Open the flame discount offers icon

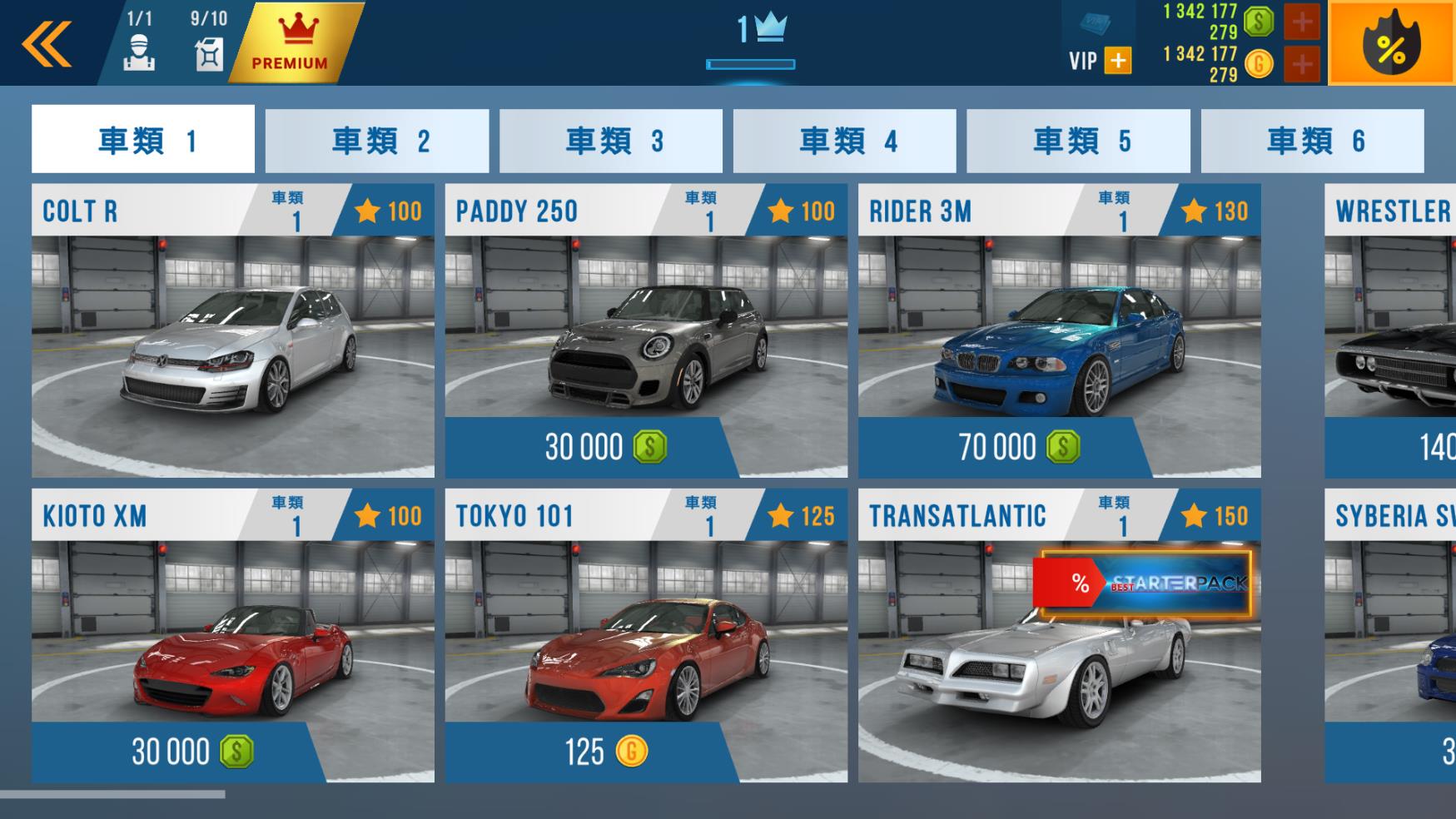(x=1393, y=42)
